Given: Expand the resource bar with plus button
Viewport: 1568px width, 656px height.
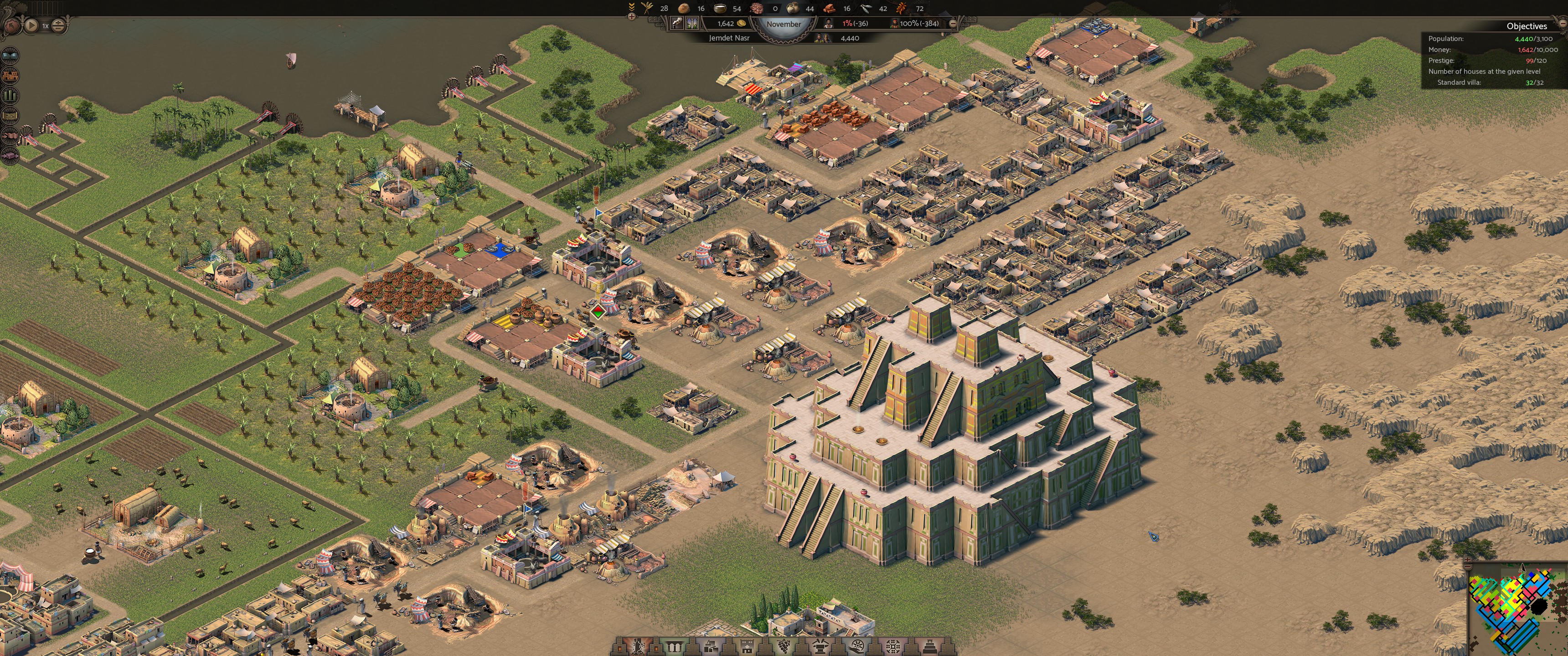Looking at the screenshot, I should [631, 16].
